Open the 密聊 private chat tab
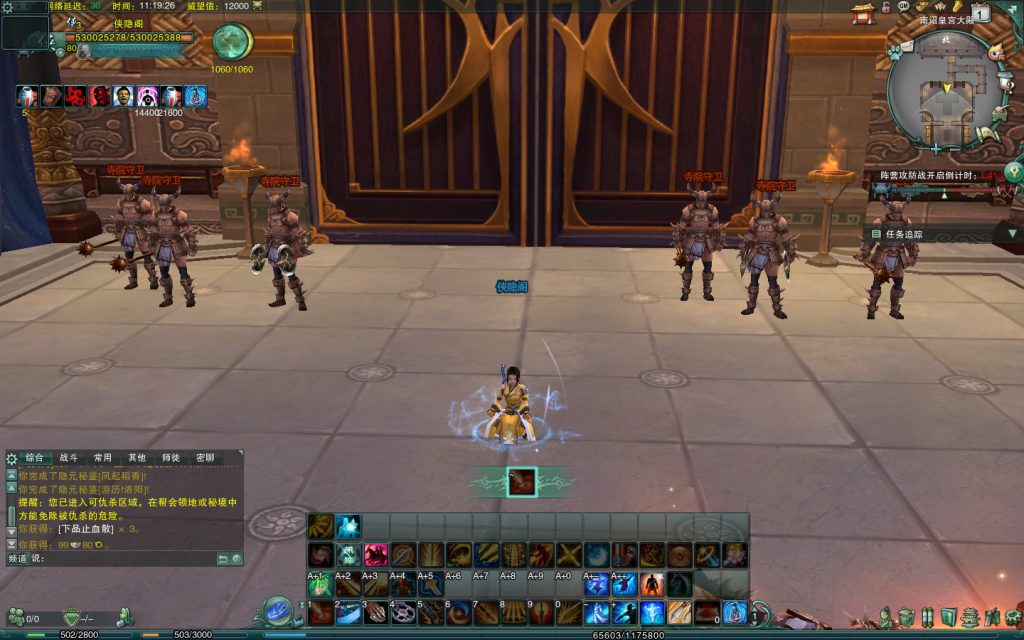This screenshot has height=640, width=1024. coord(204,457)
